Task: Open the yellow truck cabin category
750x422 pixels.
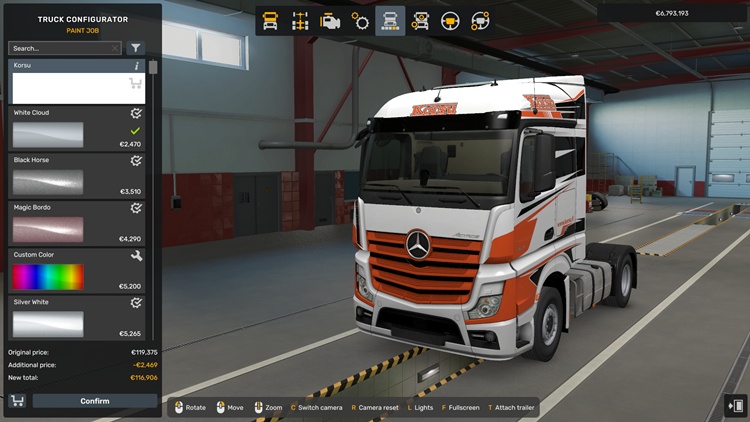Action: tap(270, 20)
